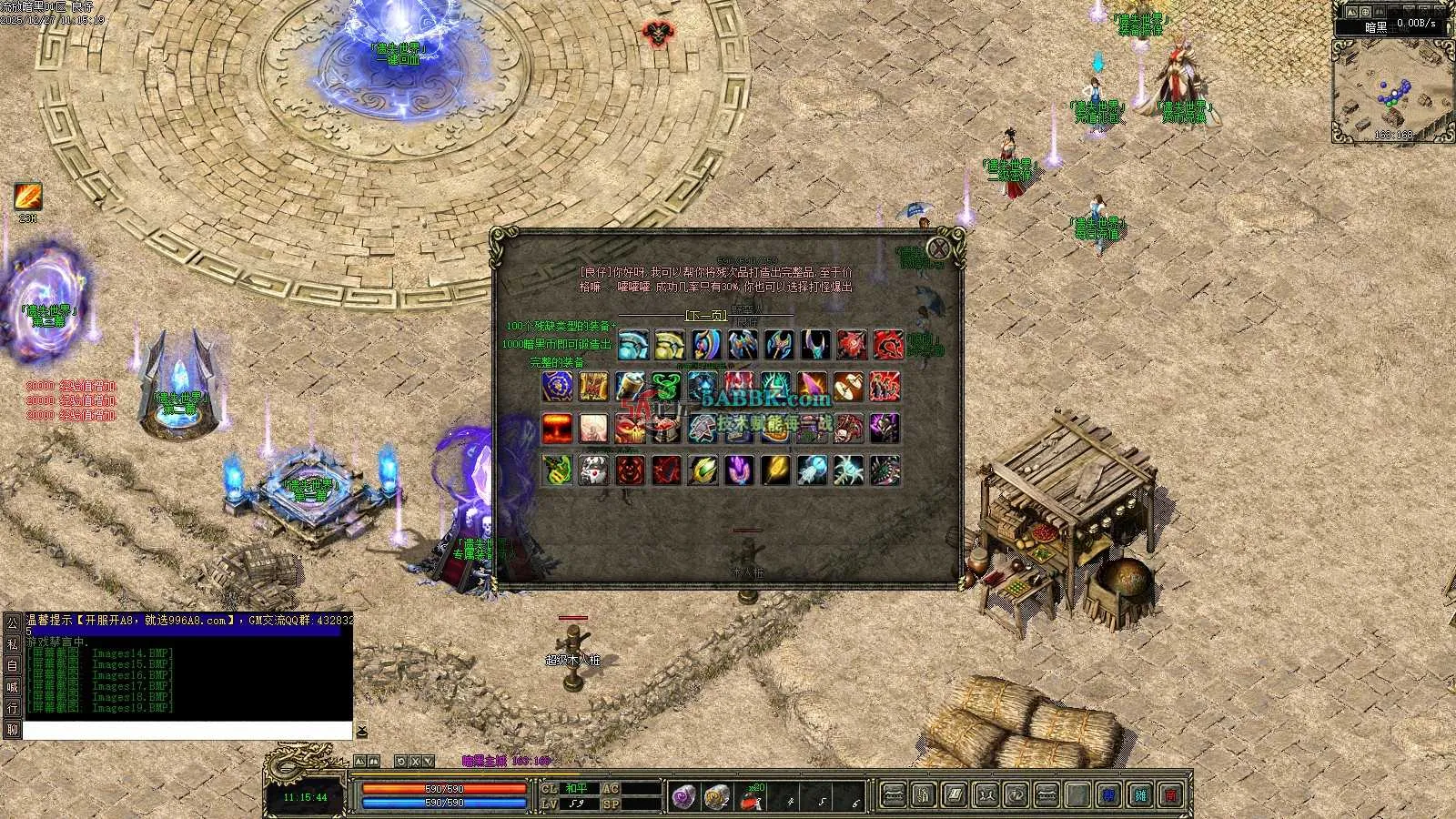Open the 帮 help button on bottom bar
The width and height of the screenshot is (1456, 819).
pos(1108,796)
